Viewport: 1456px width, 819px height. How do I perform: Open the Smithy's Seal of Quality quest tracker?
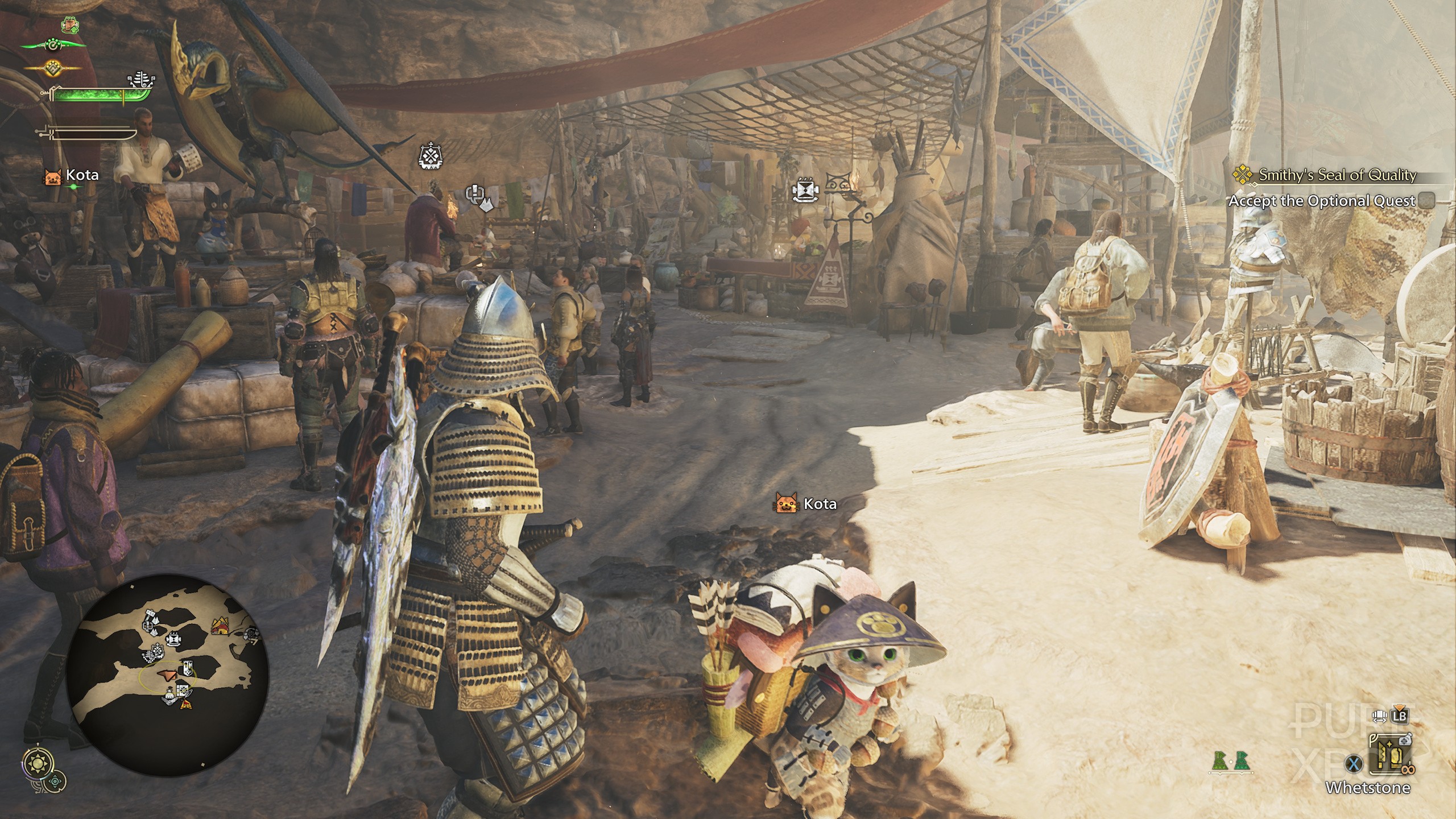click(1337, 175)
